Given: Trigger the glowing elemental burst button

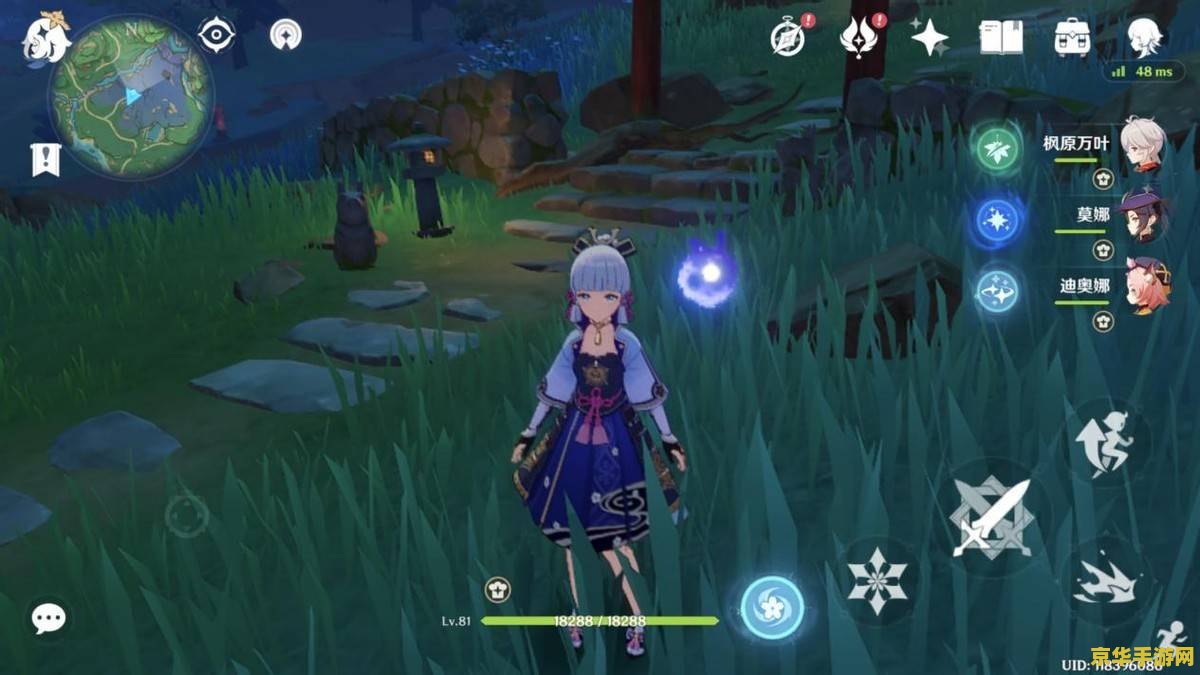Looking at the screenshot, I should click(772, 608).
